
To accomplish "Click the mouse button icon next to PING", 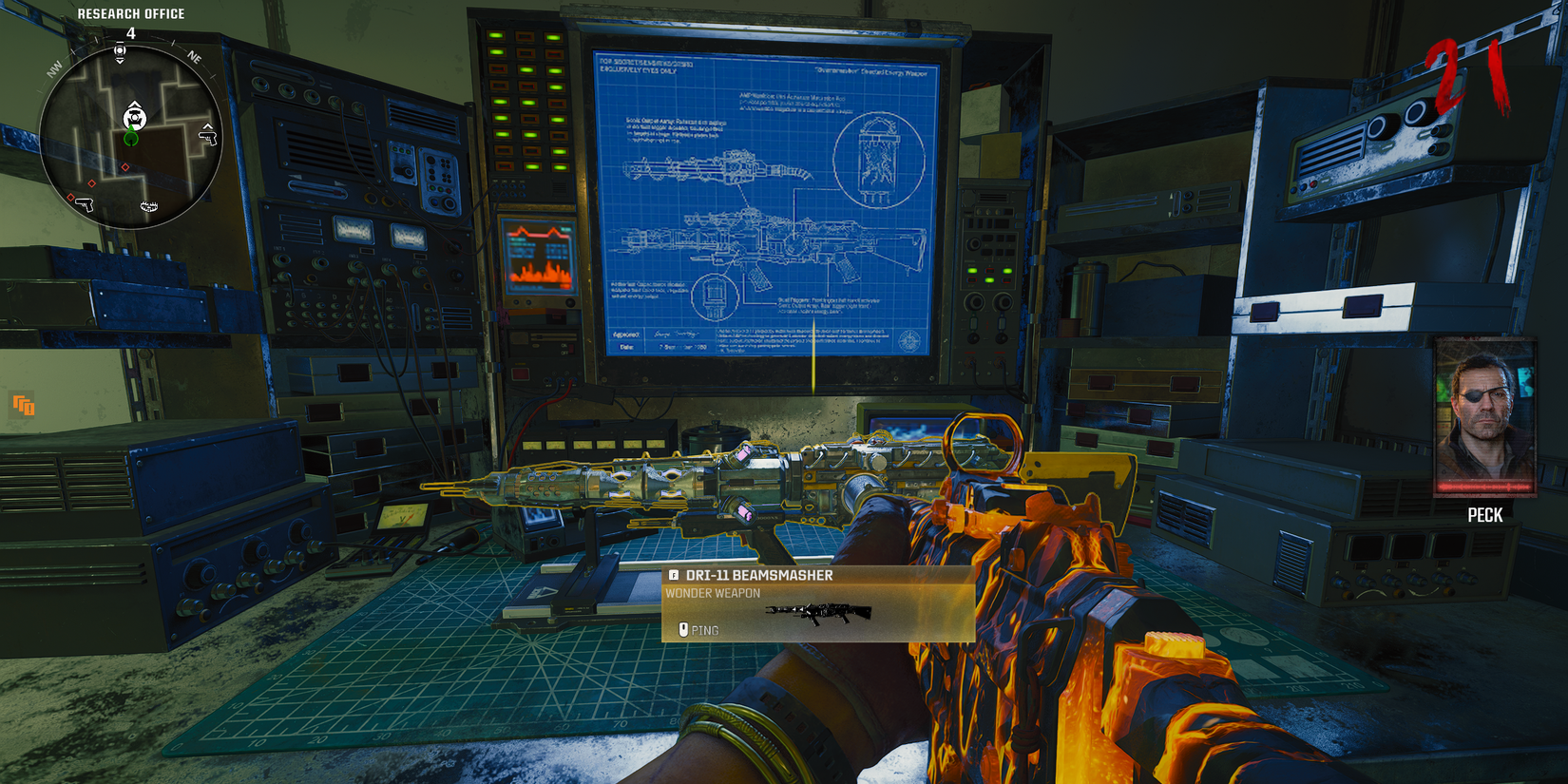I will click(684, 629).
